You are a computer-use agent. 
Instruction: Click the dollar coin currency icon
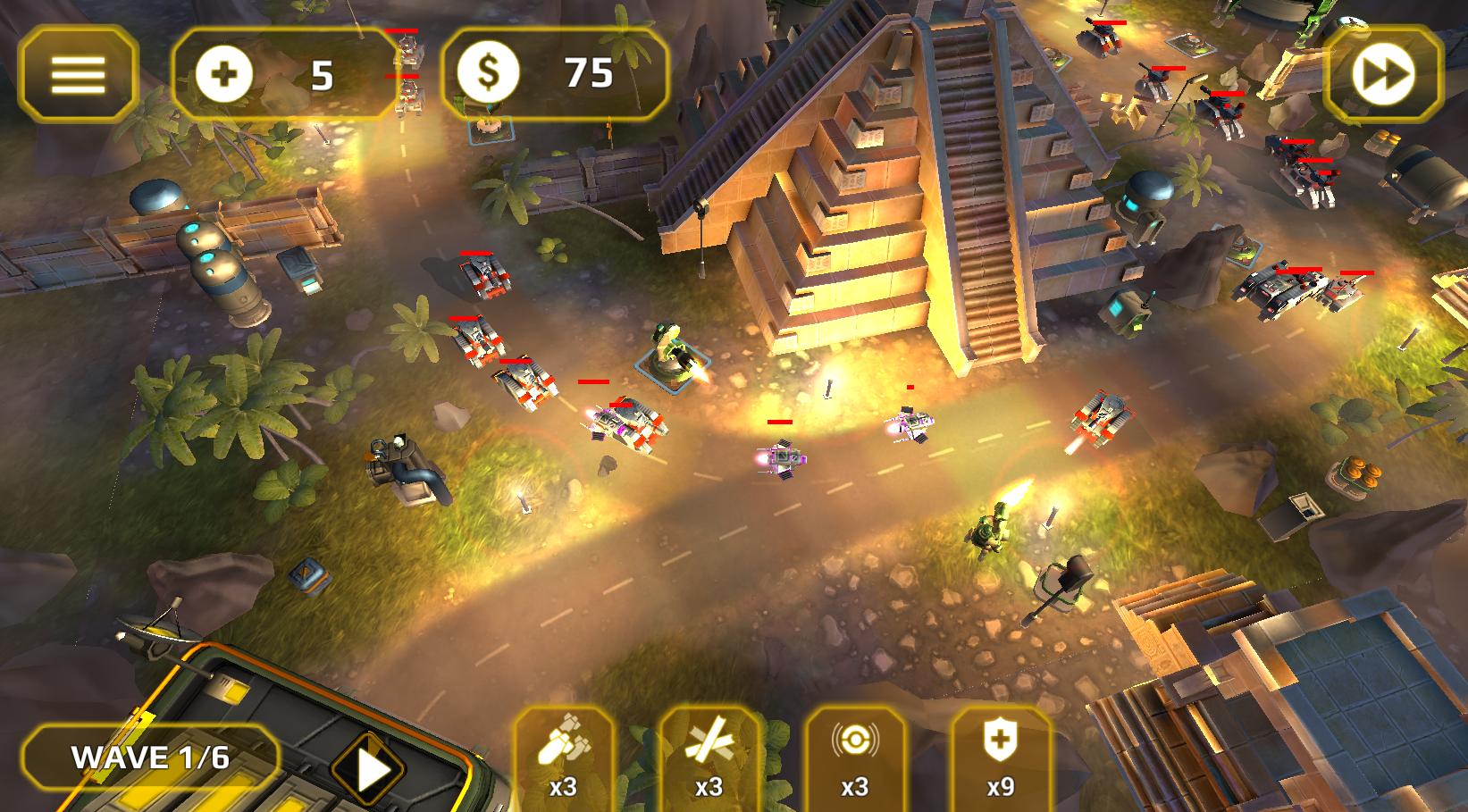click(x=491, y=71)
